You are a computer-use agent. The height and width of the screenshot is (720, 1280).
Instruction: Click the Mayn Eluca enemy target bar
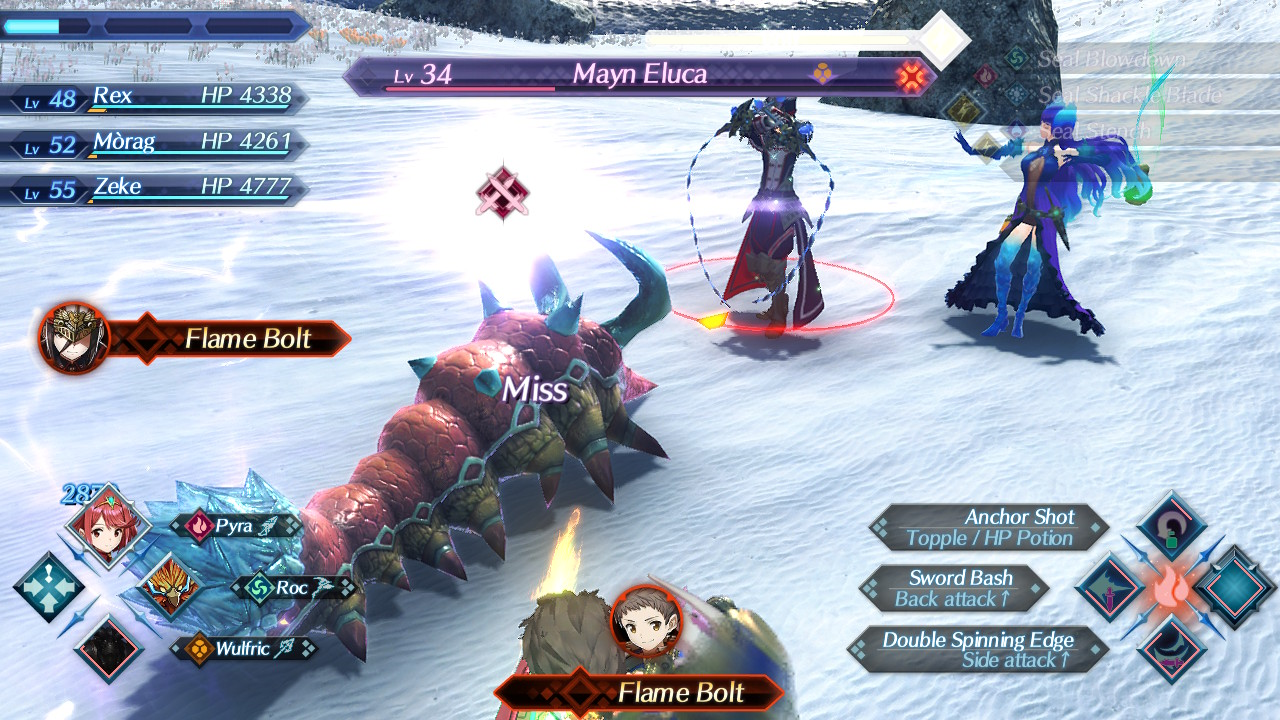pos(640,76)
